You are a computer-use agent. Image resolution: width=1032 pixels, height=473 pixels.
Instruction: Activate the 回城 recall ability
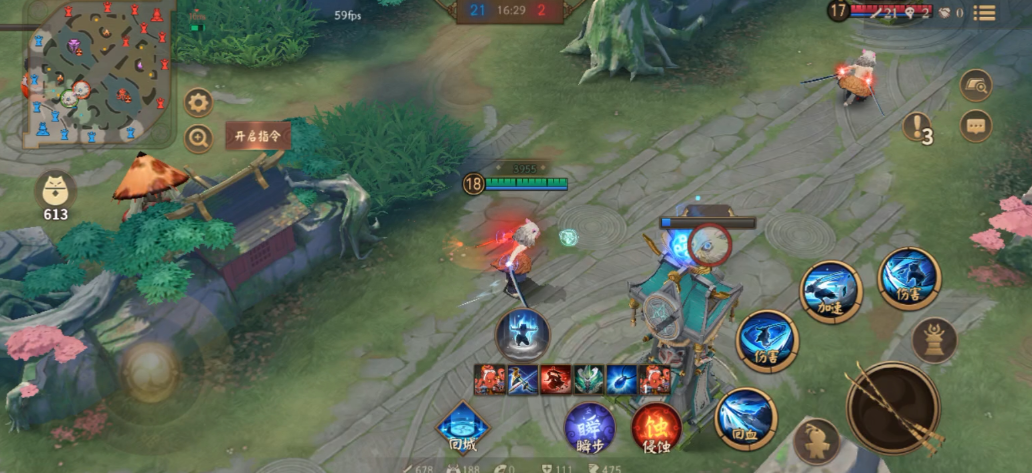pos(463,428)
